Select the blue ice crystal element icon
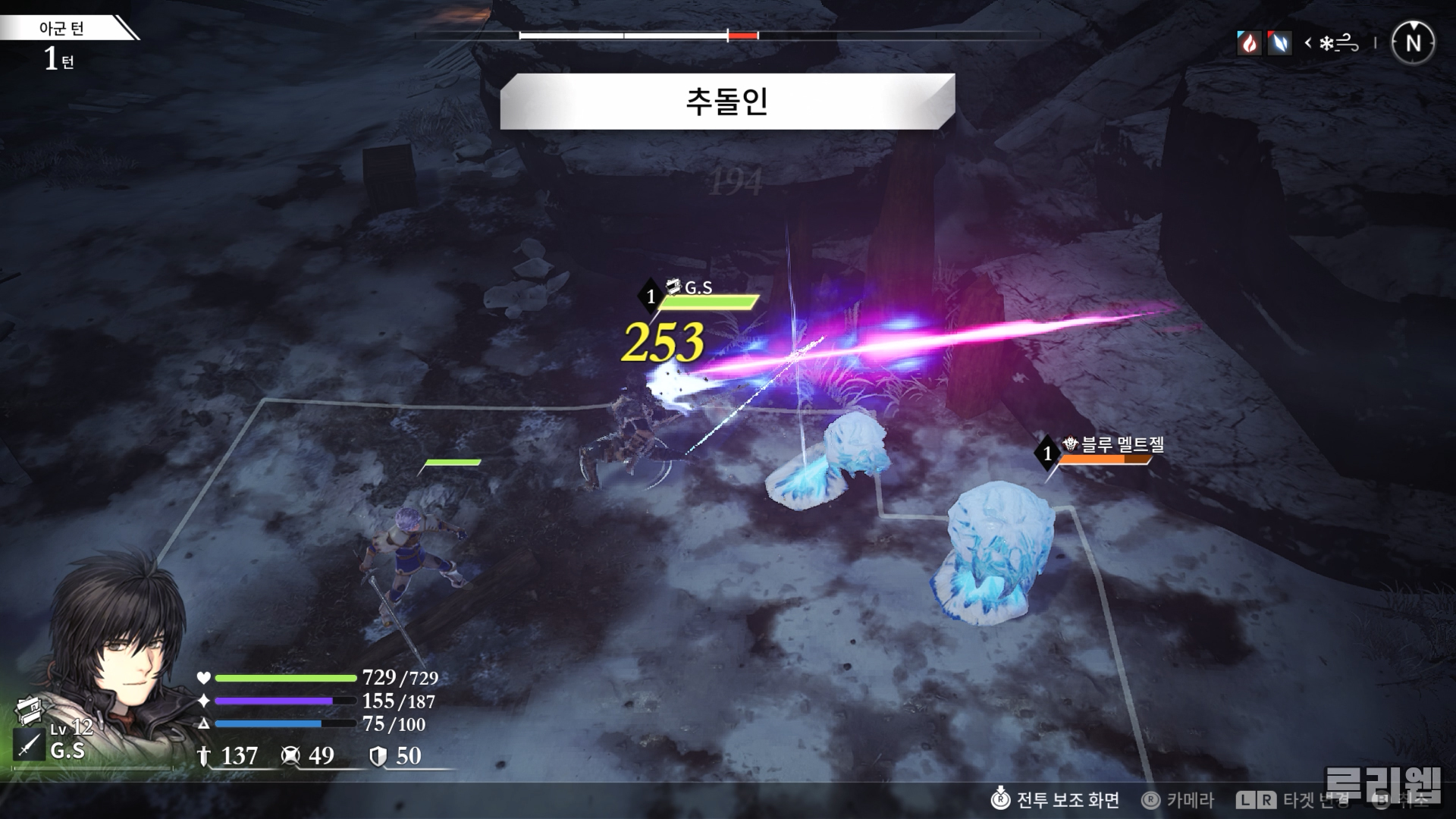 click(1279, 43)
